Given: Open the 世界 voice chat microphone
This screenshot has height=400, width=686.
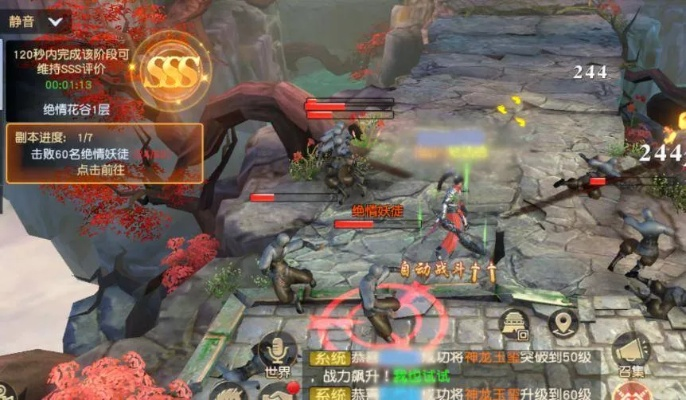Looking at the screenshot, I should point(277,353).
